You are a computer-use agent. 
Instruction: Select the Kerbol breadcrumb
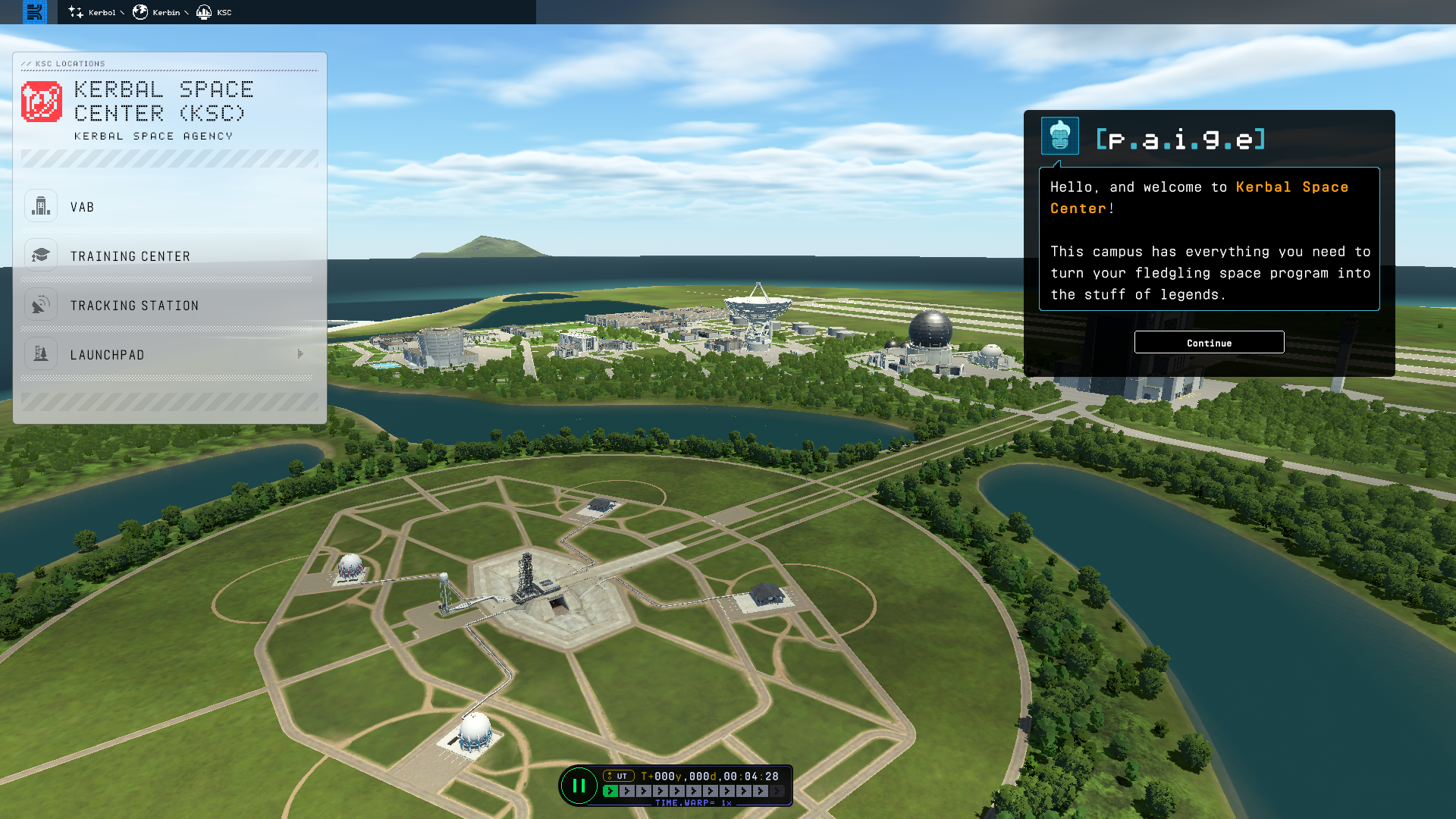(96, 12)
